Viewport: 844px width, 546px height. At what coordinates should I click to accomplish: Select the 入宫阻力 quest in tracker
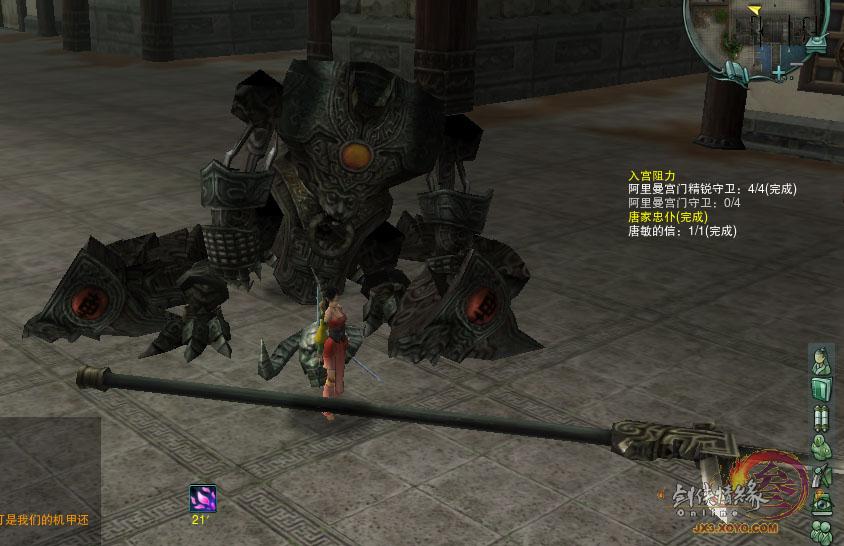point(651,175)
